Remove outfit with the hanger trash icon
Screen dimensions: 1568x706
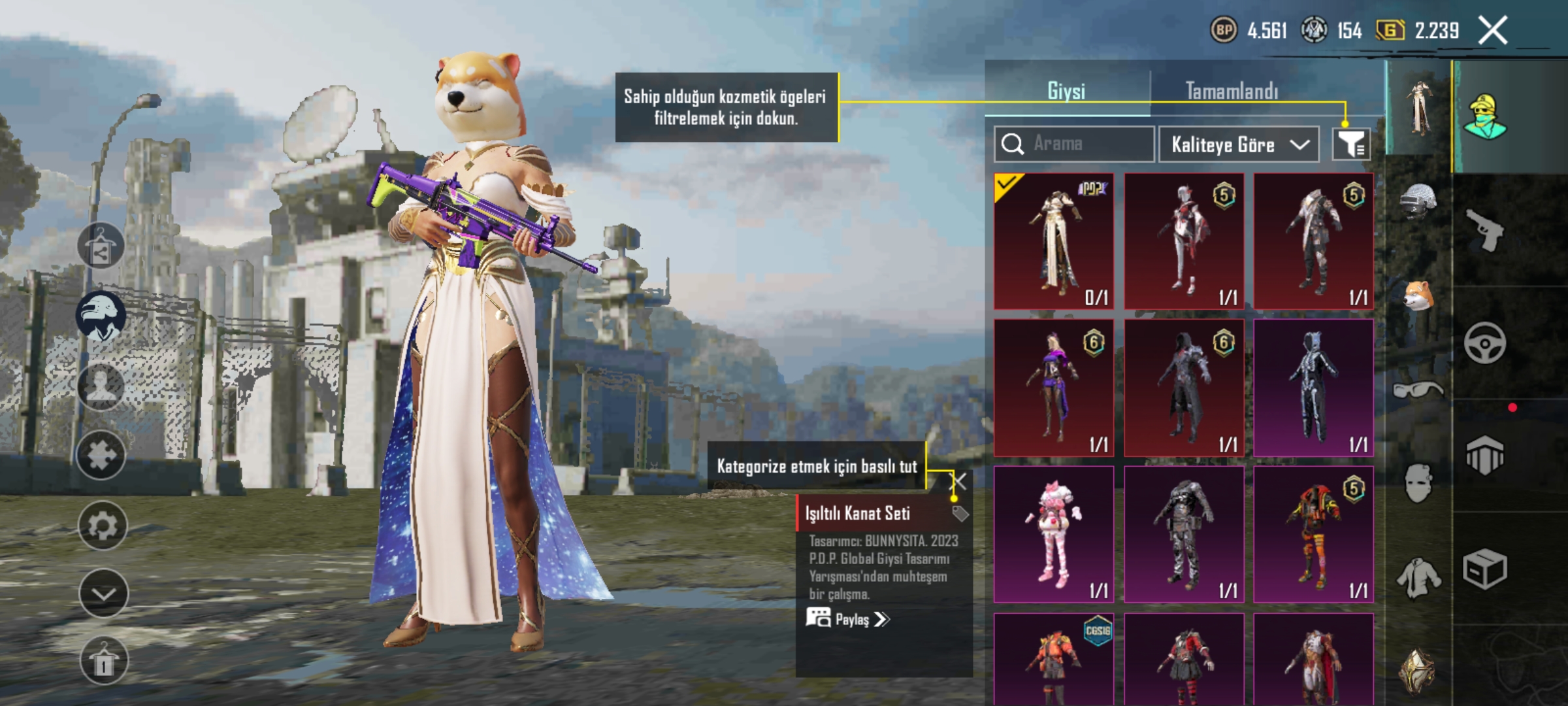click(x=103, y=662)
